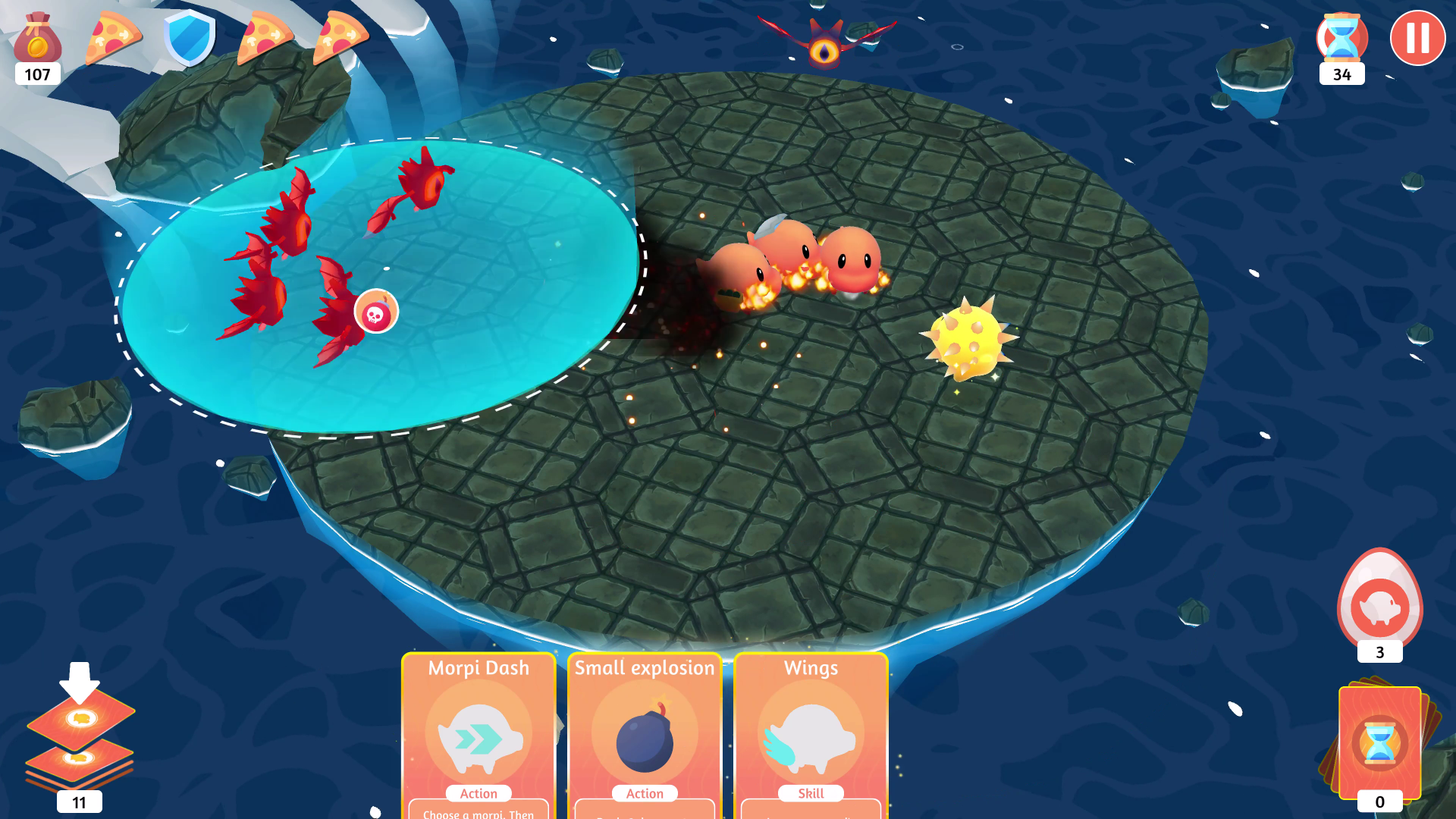
Task: Click the skull marker on the enemy
Action: click(376, 312)
